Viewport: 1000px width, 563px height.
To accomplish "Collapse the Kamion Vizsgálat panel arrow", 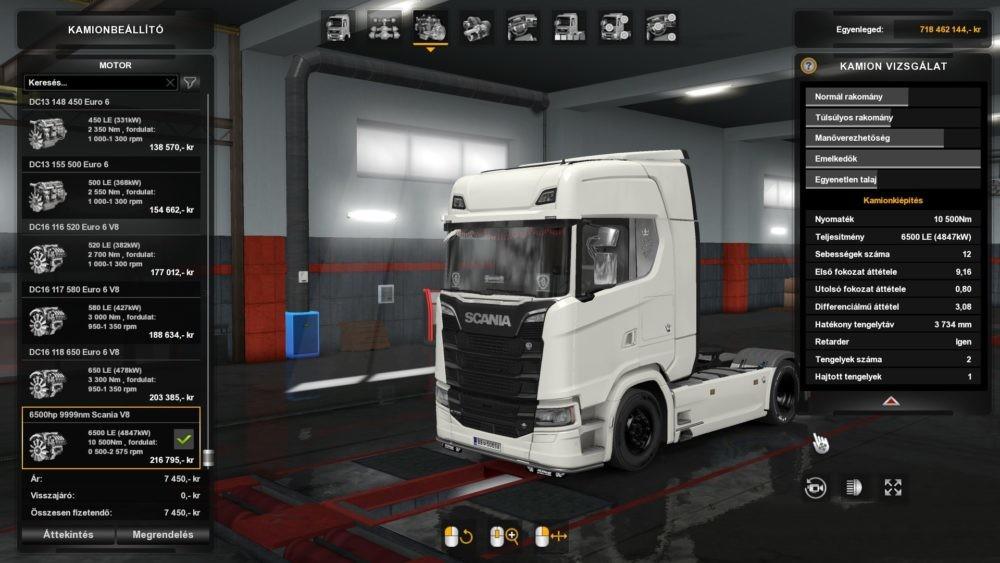I will [891, 400].
